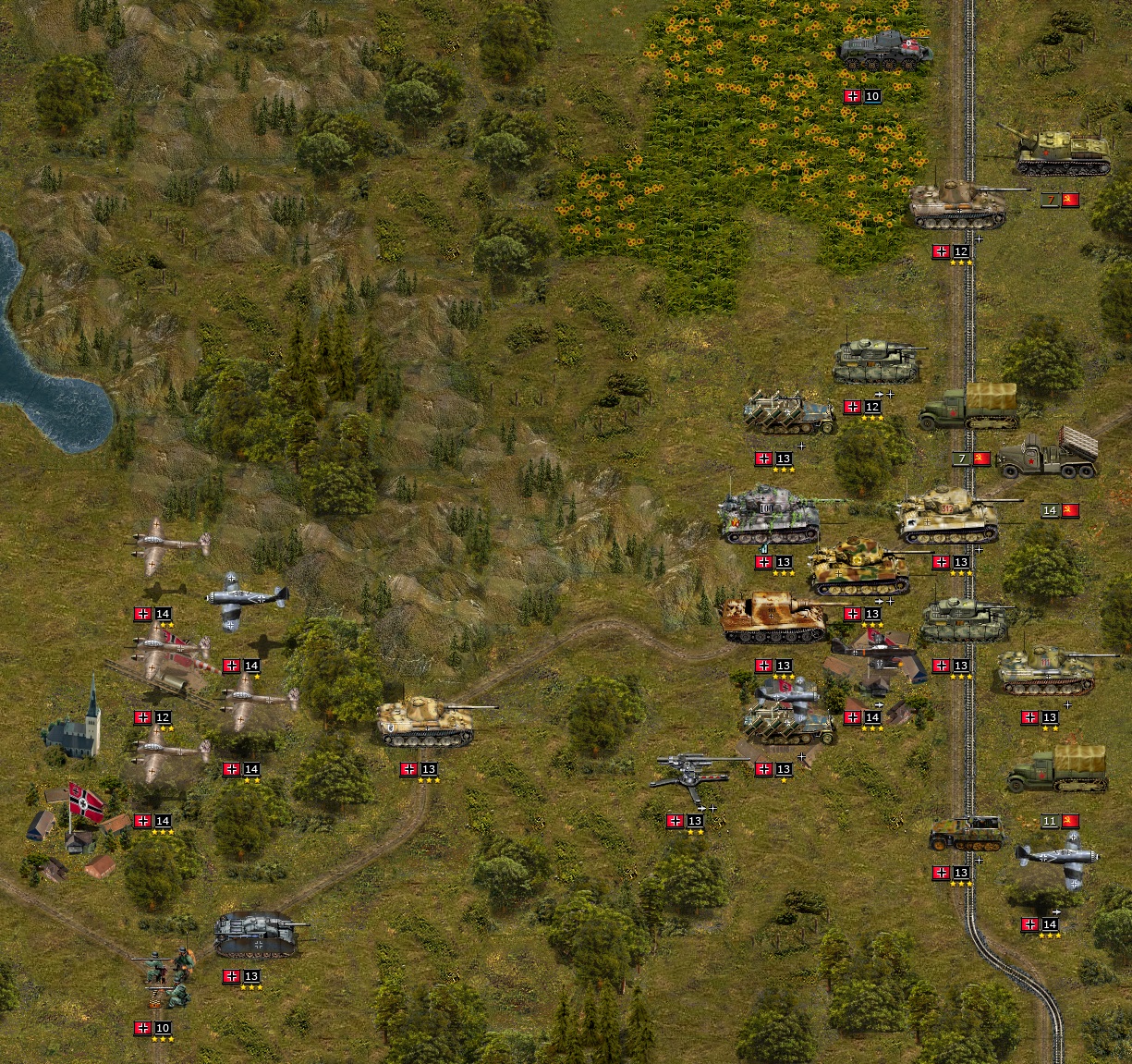Select the 88mm Flak gun unit
Screen dimensions: 1132x1064
[x=693, y=772]
